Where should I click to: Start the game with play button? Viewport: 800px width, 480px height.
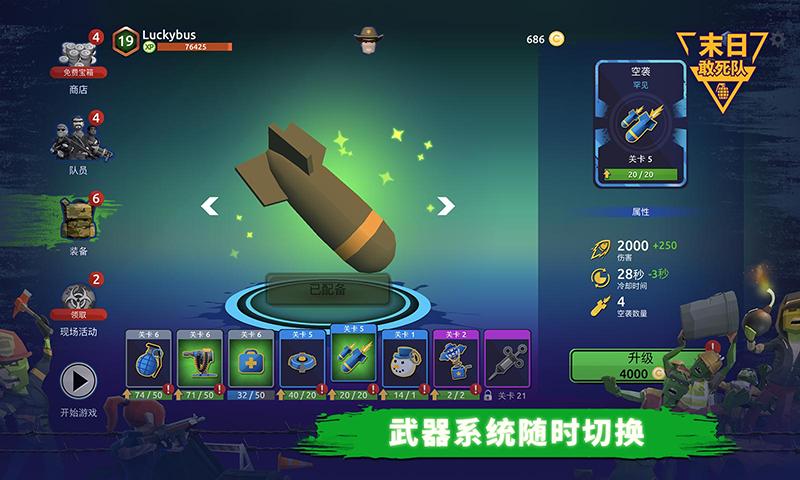tap(78, 382)
